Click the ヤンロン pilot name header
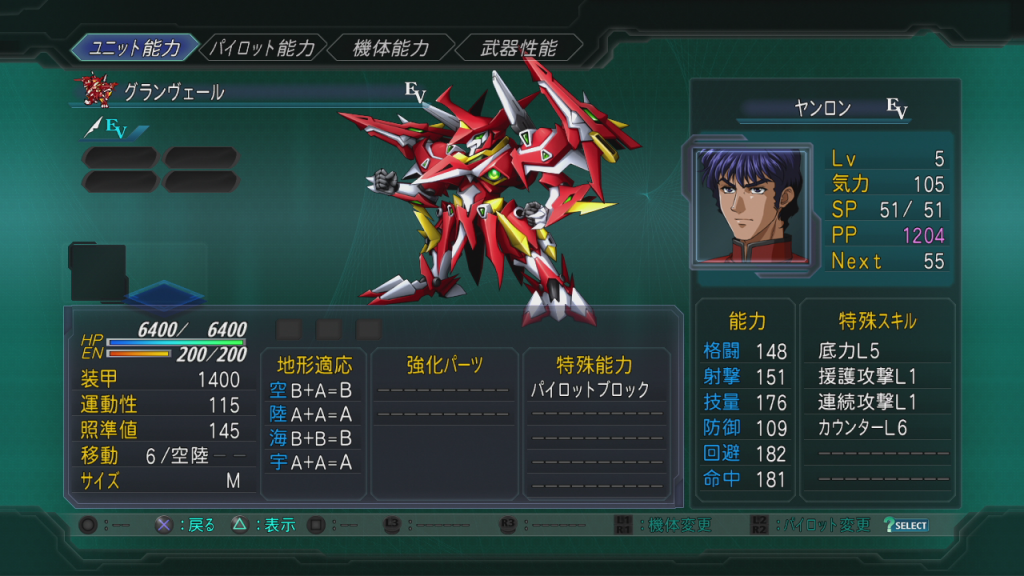This screenshot has width=1024, height=576. 822,108
